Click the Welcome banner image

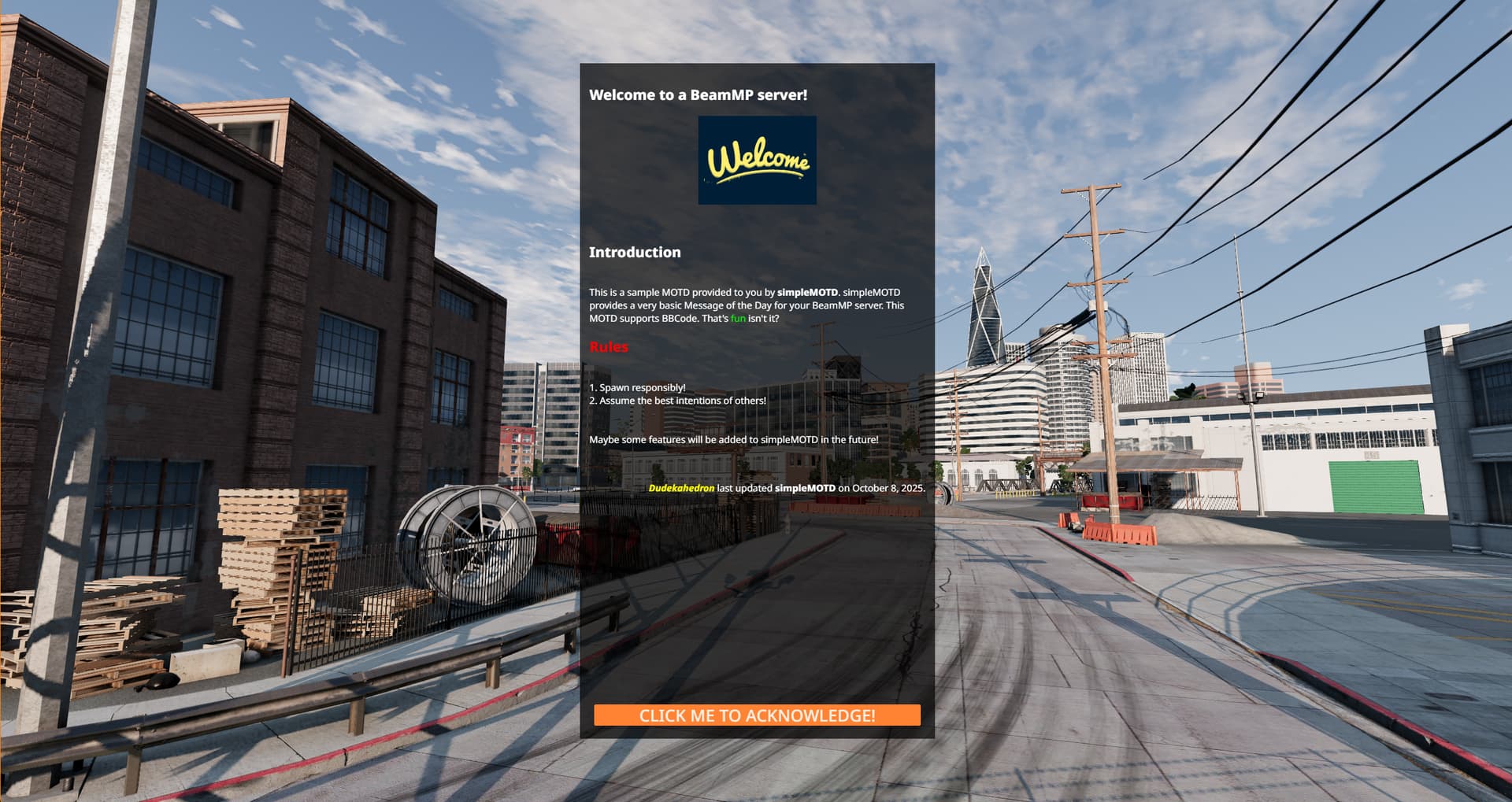(x=757, y=161)
